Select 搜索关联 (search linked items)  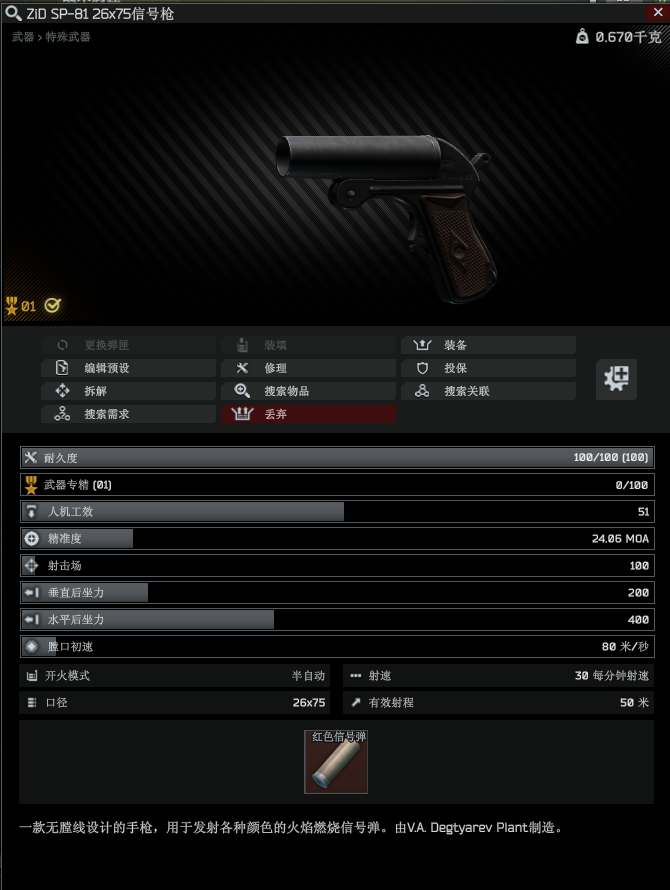click(x=488, y=391)
